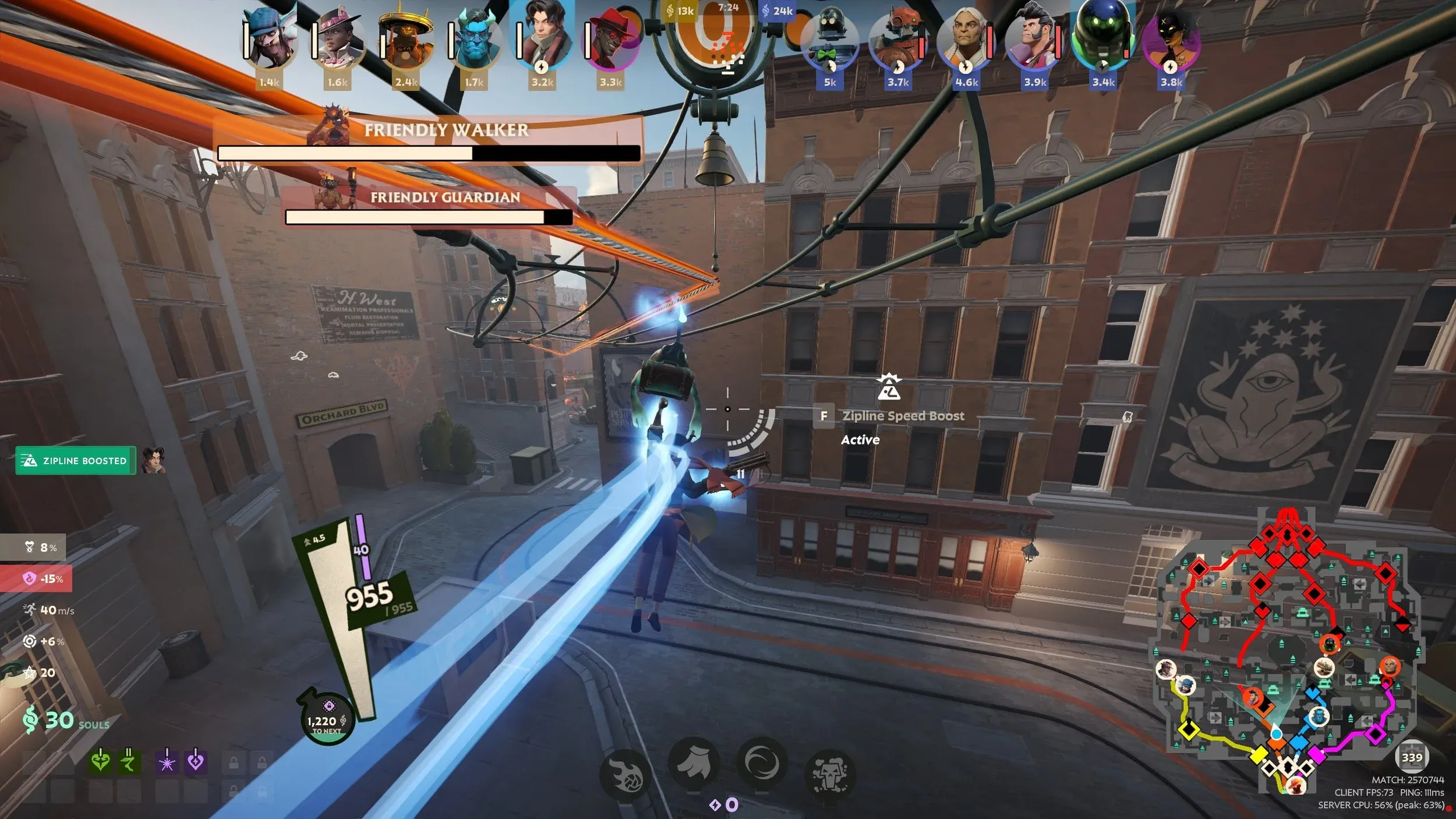Select the purple heart lightning item slot
The width and height of the screenshot is (1456, 819).
tap(196, 761)
